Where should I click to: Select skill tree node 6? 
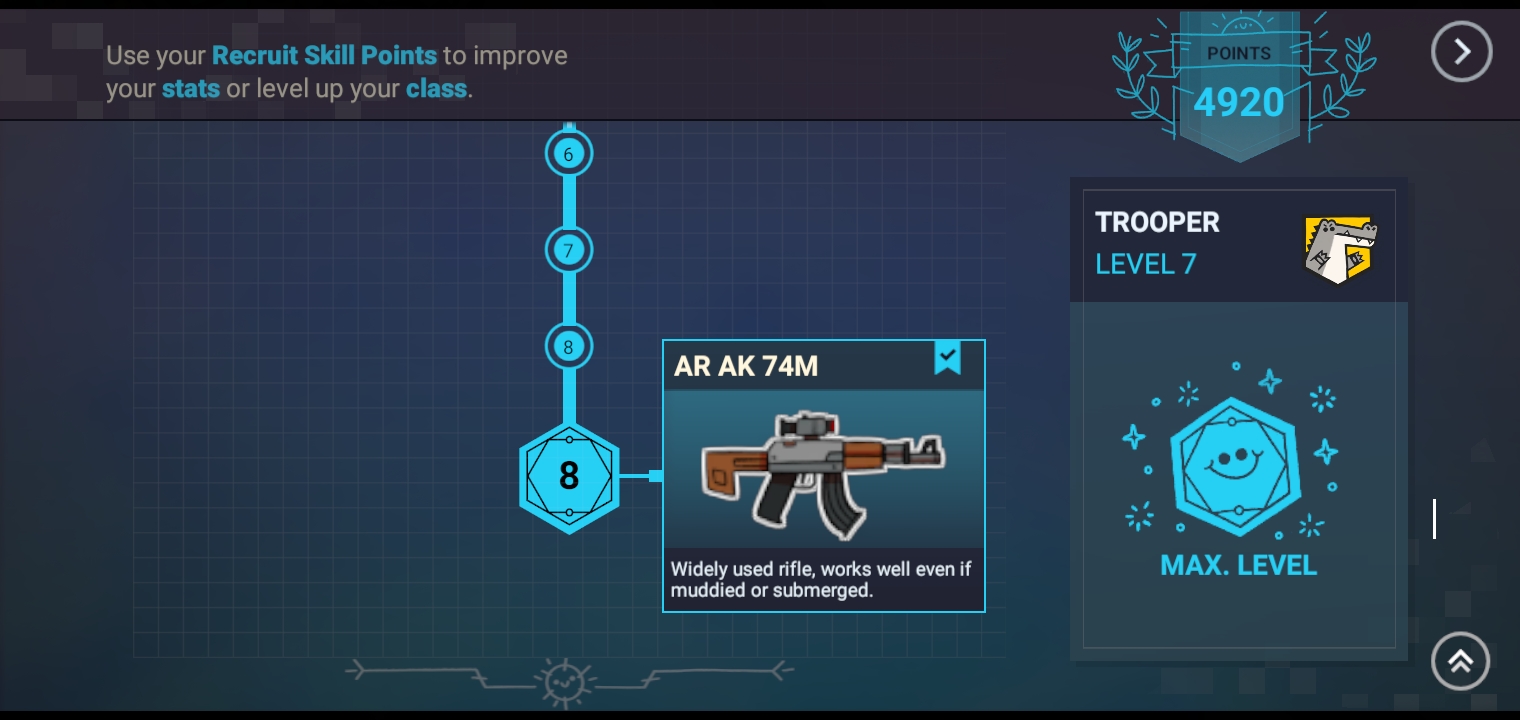pos(568,154)
